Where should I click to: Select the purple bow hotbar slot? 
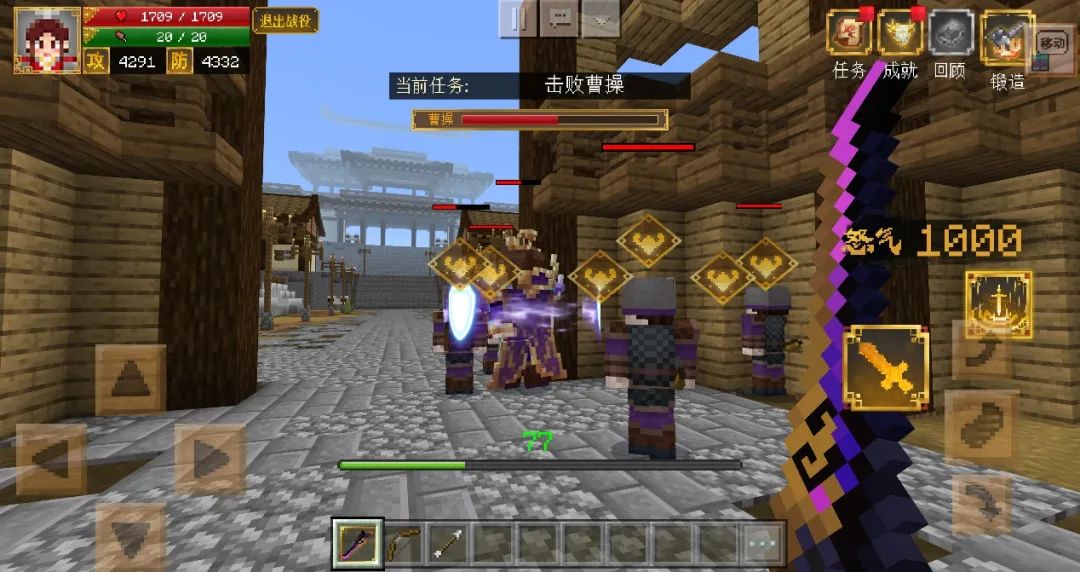pyautogui.click(x=358, y=543)
